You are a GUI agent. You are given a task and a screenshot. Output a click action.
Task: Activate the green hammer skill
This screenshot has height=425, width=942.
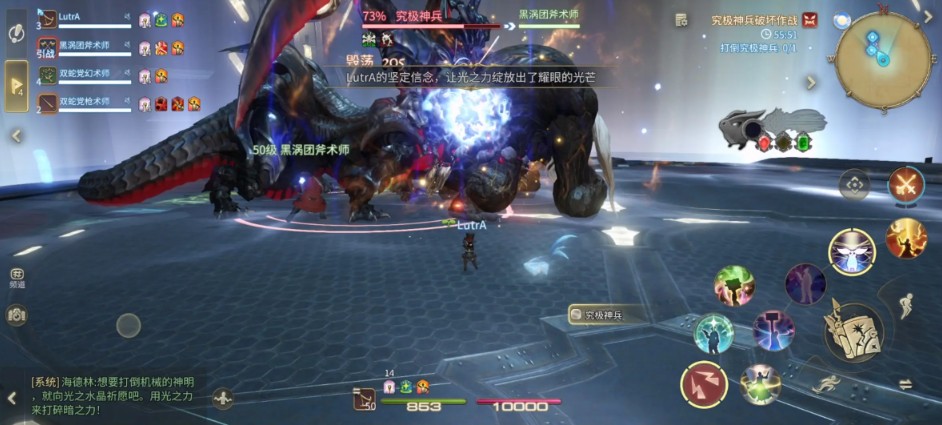click(x=734, y=286)
